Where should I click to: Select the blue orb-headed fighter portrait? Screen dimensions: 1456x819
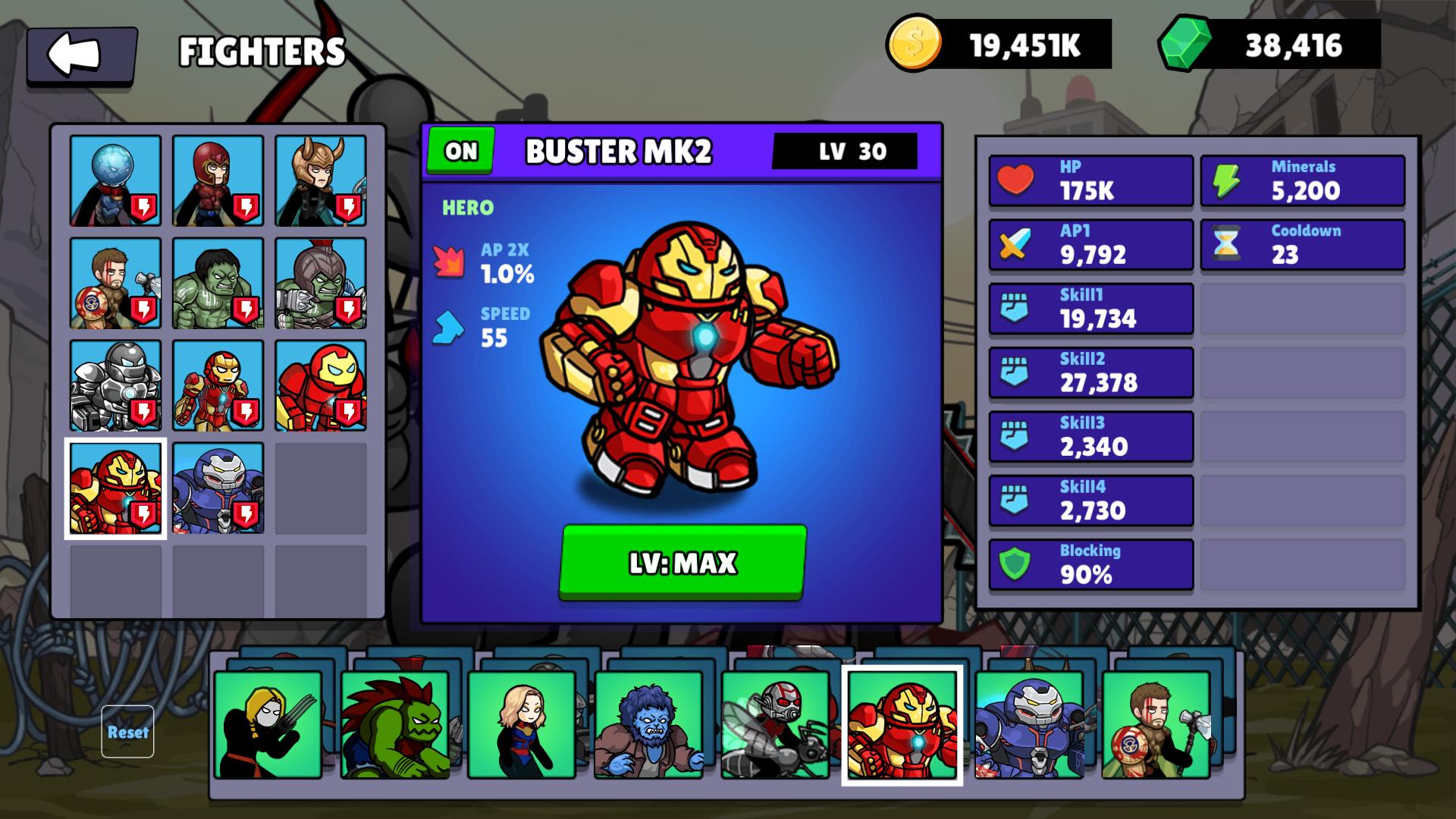click(115, 180)
